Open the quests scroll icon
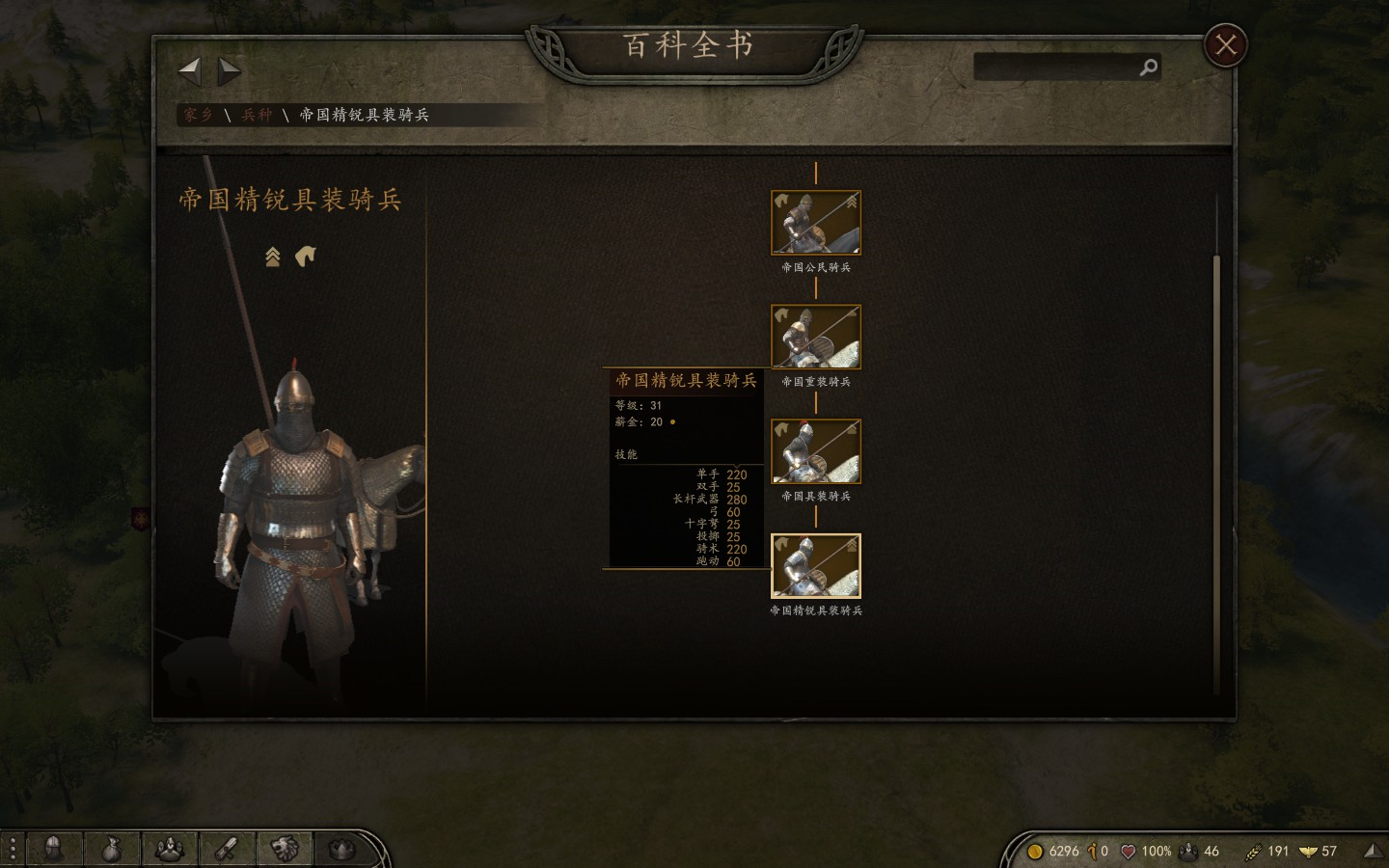This screenshot has height=868, width=1389. coord(227,850)
